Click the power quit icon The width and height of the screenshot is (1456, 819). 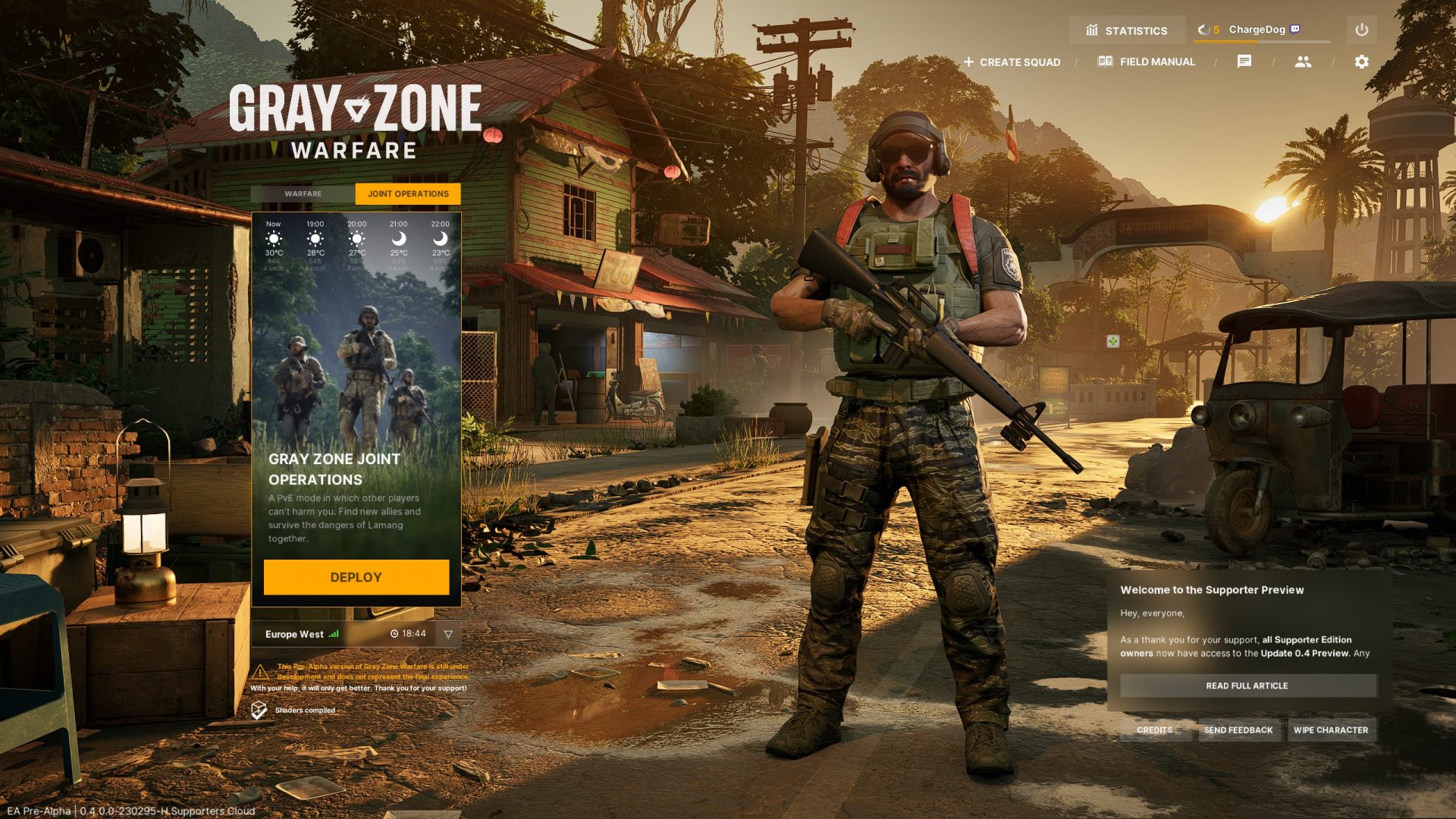tap(1361, 30)
